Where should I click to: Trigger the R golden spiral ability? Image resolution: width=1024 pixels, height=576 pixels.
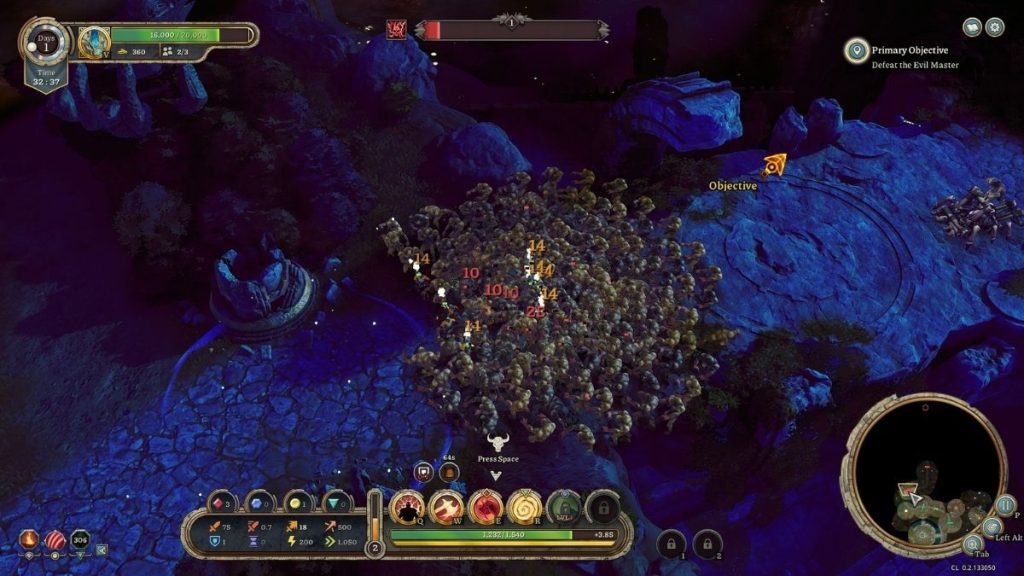pyautogui.click(x=524, y=507)
